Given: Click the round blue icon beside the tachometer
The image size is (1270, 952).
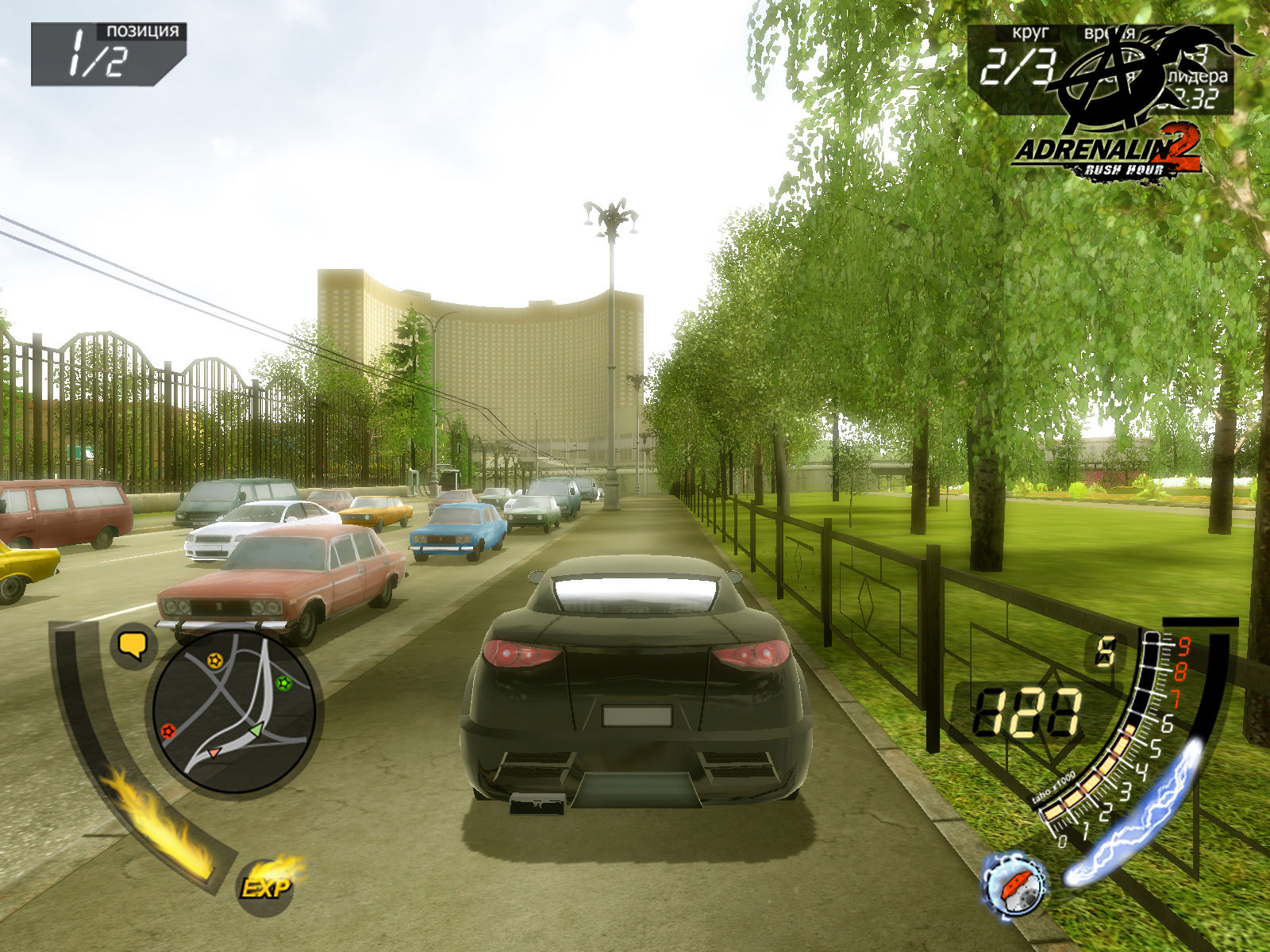Looking at the screenshot, I should 1014,885.
